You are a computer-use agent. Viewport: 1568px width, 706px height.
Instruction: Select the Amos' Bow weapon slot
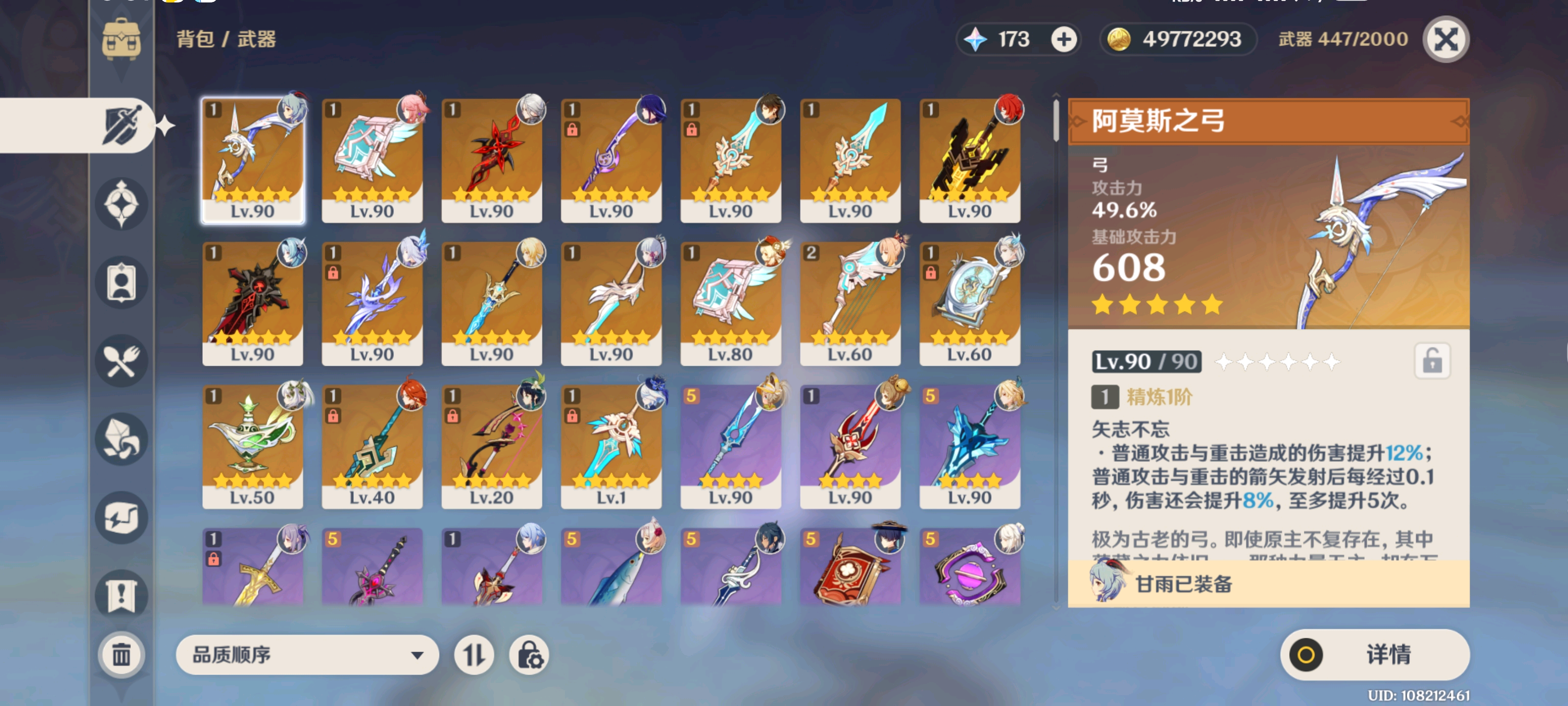(253, 160)
